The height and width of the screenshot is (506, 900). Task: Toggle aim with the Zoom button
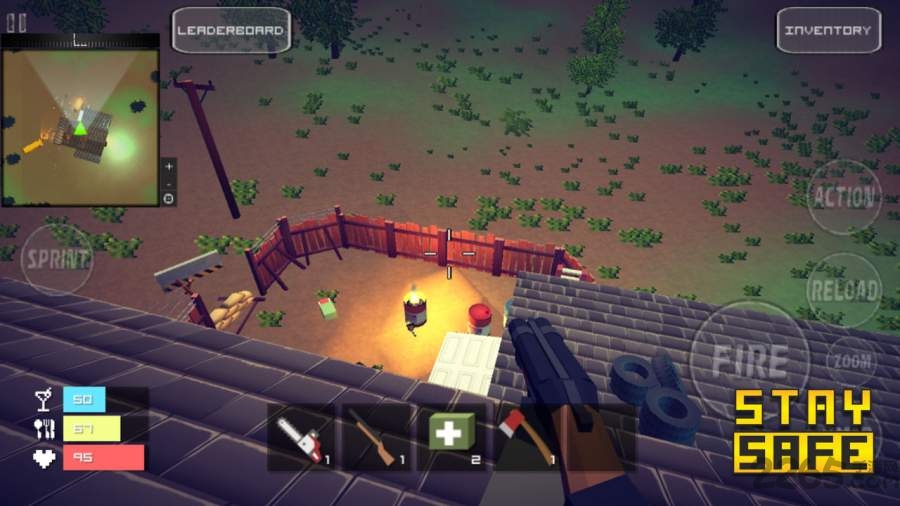tap(852, 360)
